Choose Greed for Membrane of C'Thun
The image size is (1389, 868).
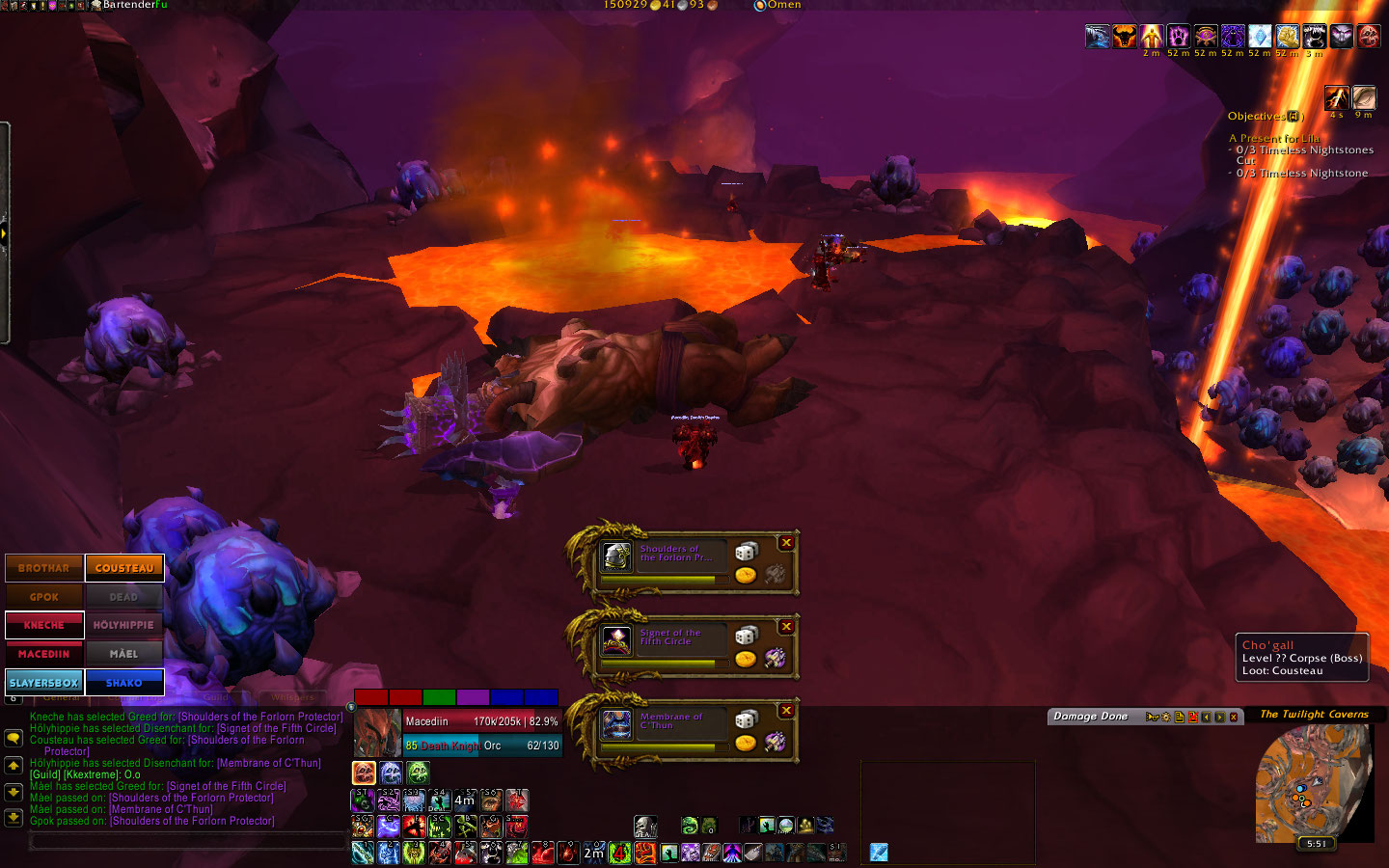746,743
